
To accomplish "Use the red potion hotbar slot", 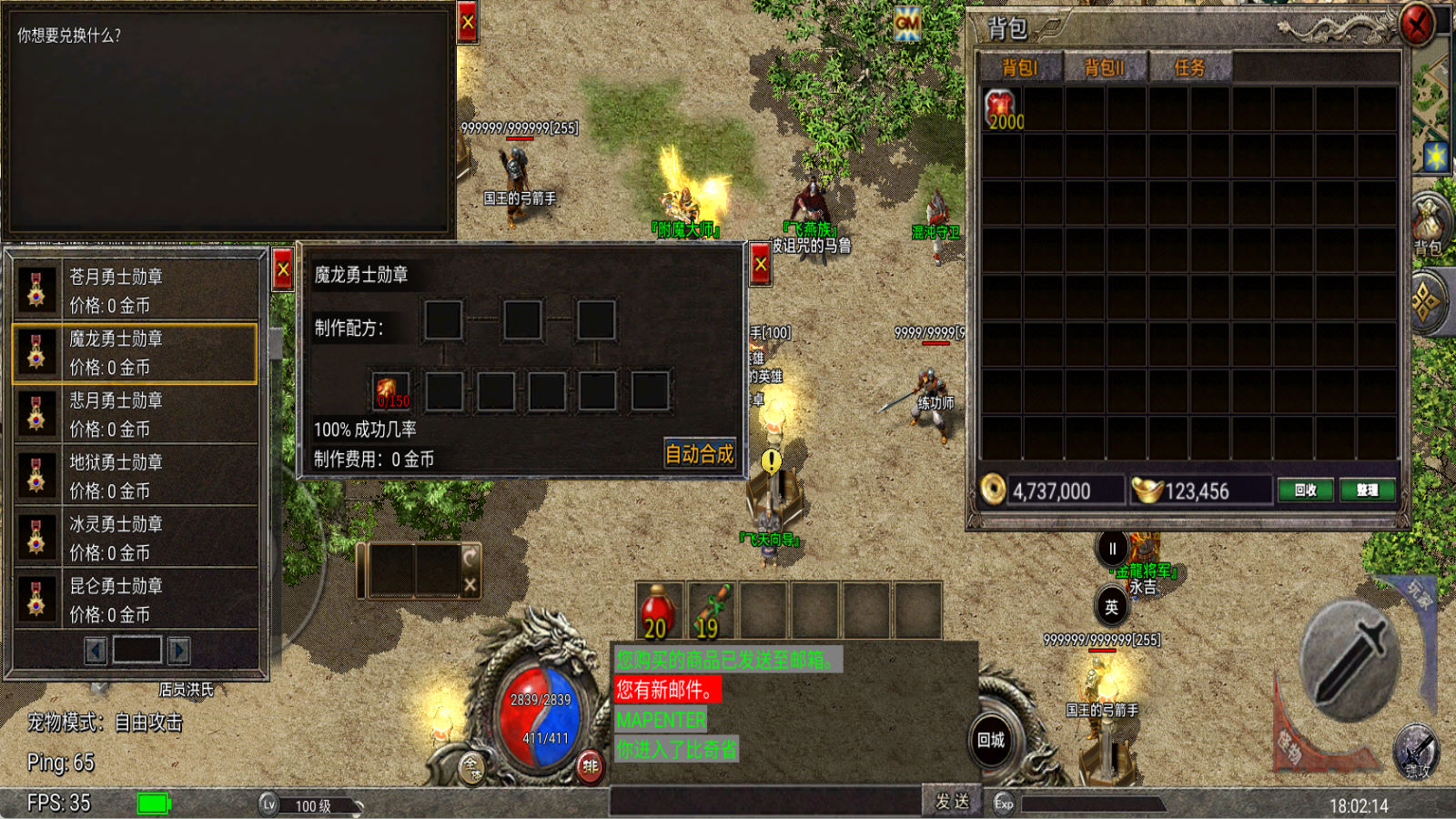I will pos(658,611).
